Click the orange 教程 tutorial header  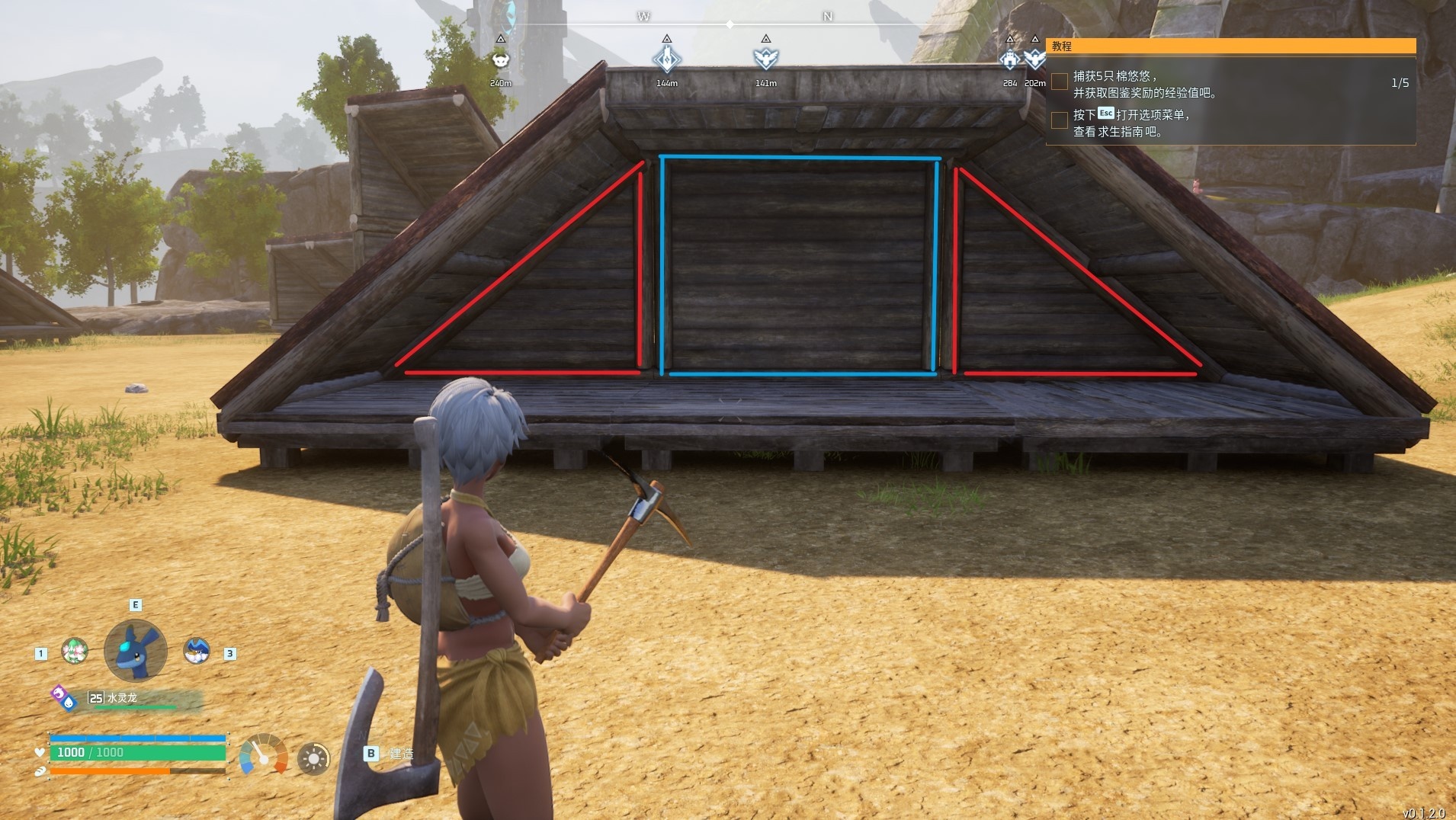(x=1230, y=46)
